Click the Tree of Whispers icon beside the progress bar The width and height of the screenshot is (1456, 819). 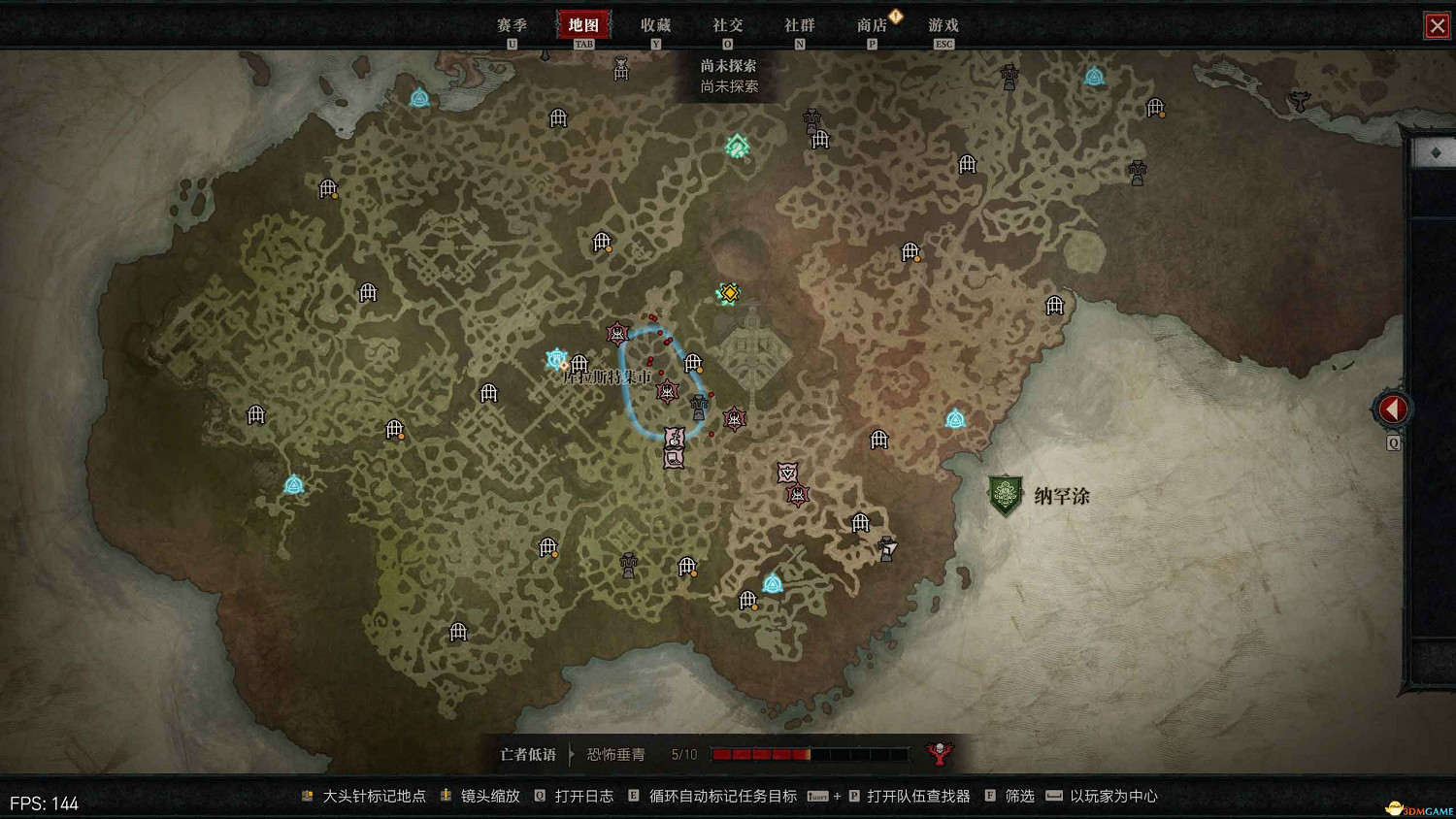click(x=938, y=752)
